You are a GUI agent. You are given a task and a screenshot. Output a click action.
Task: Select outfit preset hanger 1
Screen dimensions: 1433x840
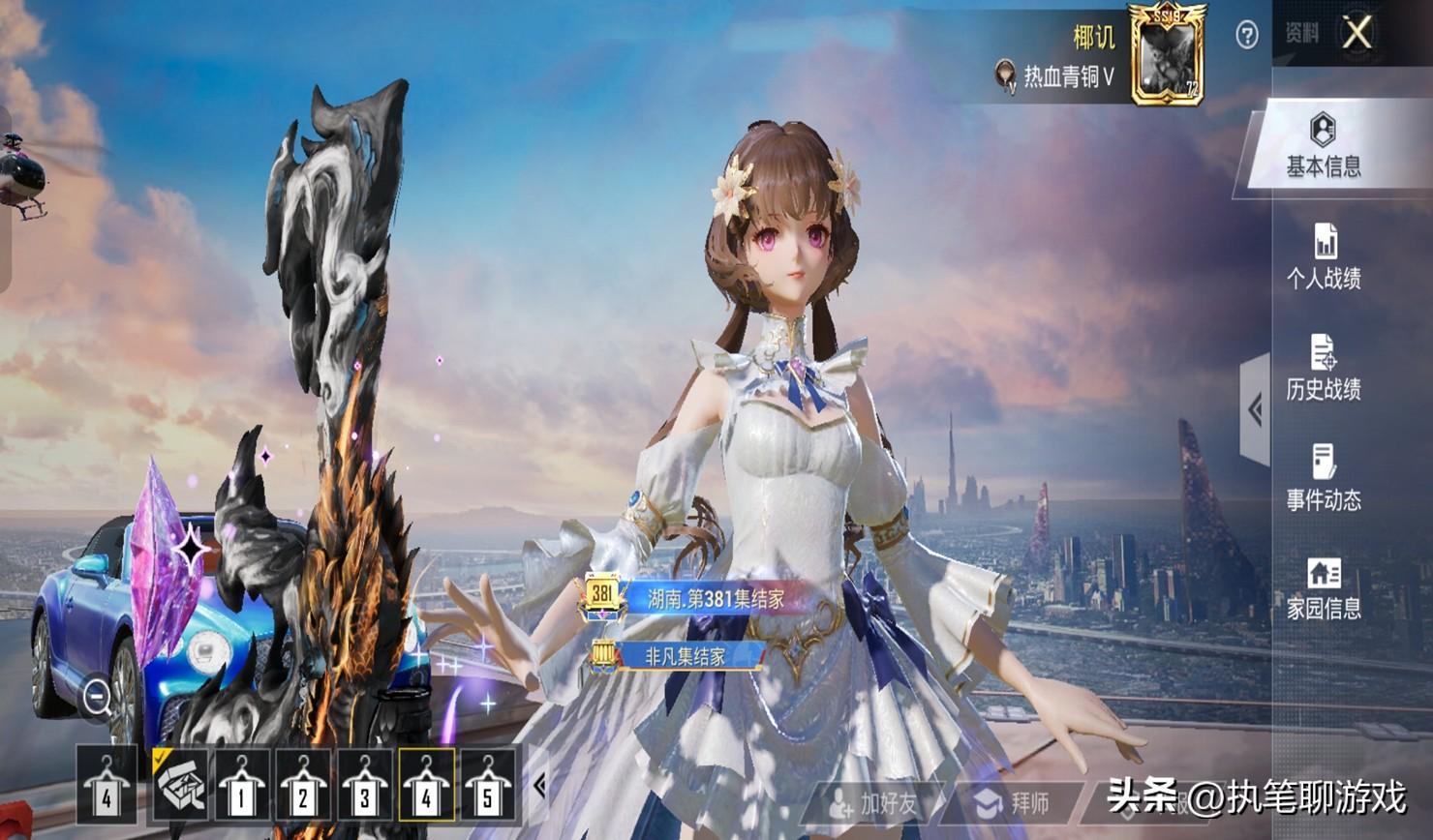click(x=241, y=786)
